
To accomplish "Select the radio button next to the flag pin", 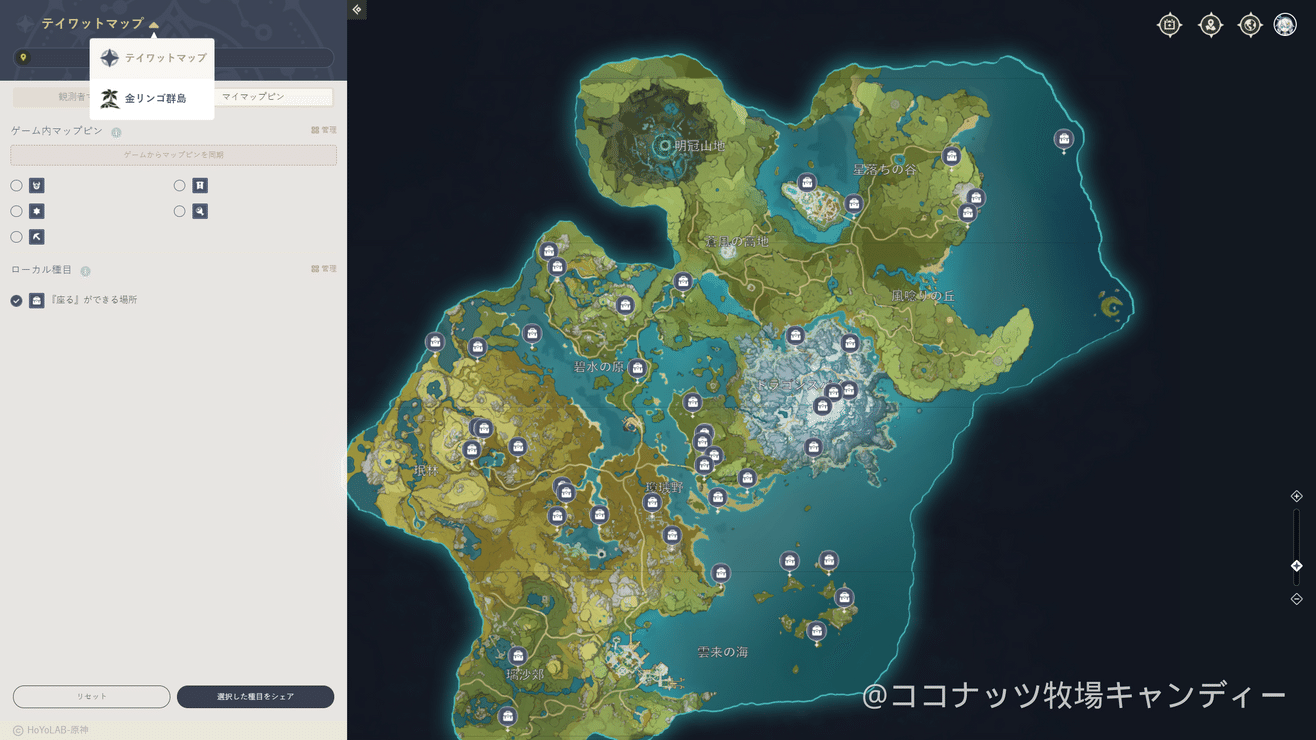I will (179, 185).
